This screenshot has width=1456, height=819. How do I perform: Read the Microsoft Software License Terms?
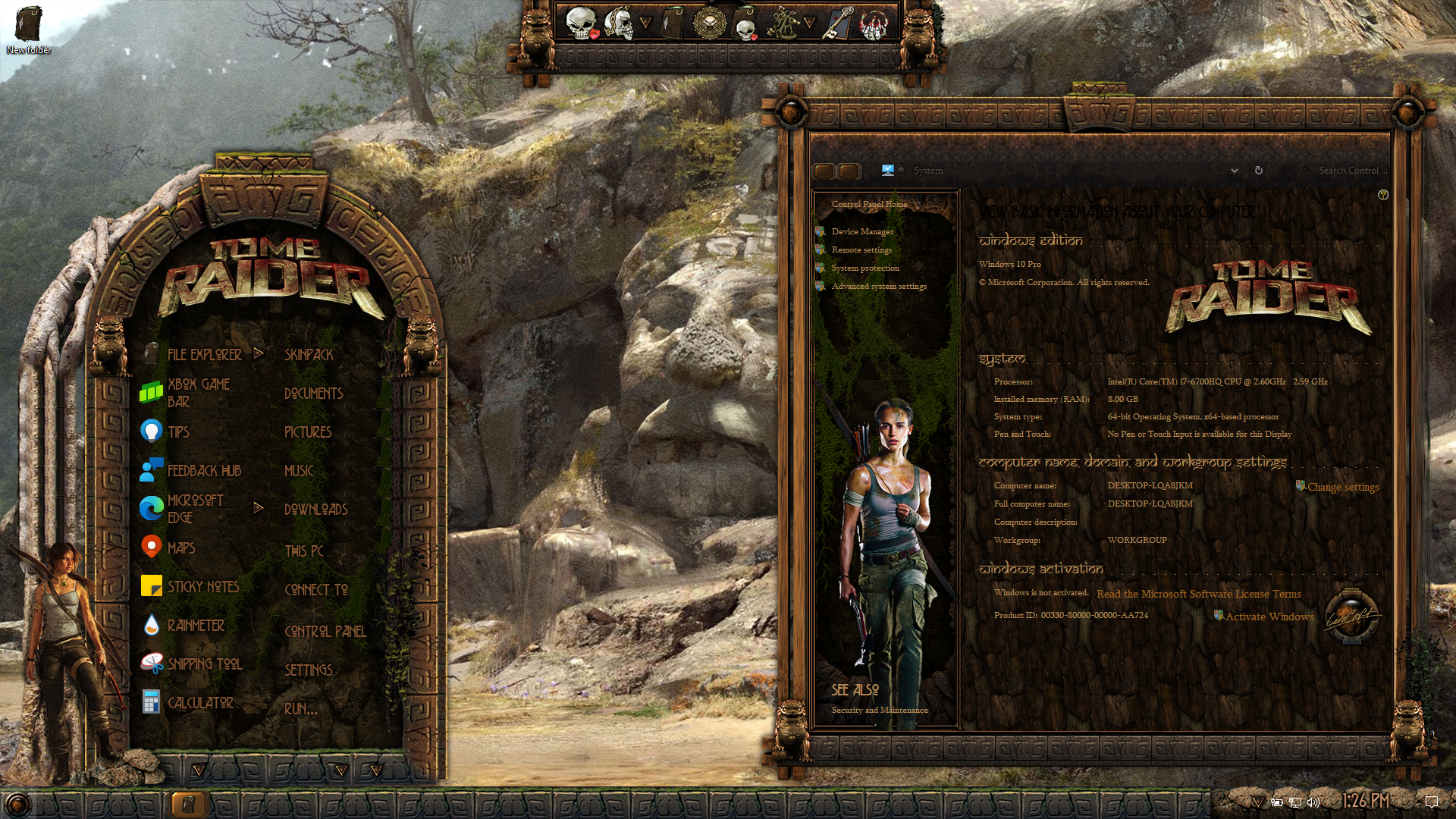point(1198,594)
